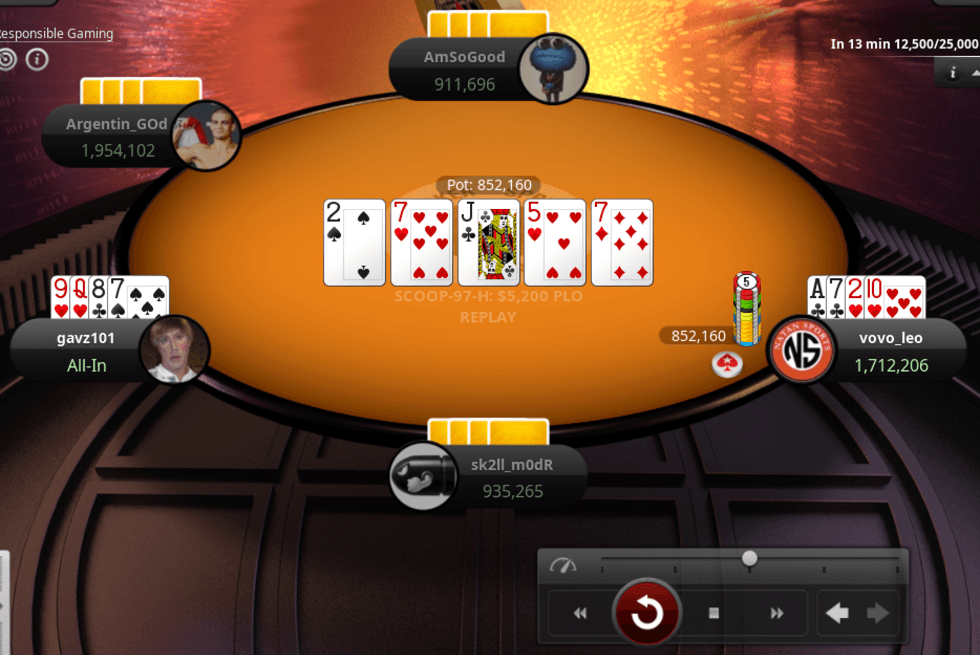This screenshot has height=655, width=980.
Task: Select sk2ll_m0dR's player avatar
Action: [424, 476]
